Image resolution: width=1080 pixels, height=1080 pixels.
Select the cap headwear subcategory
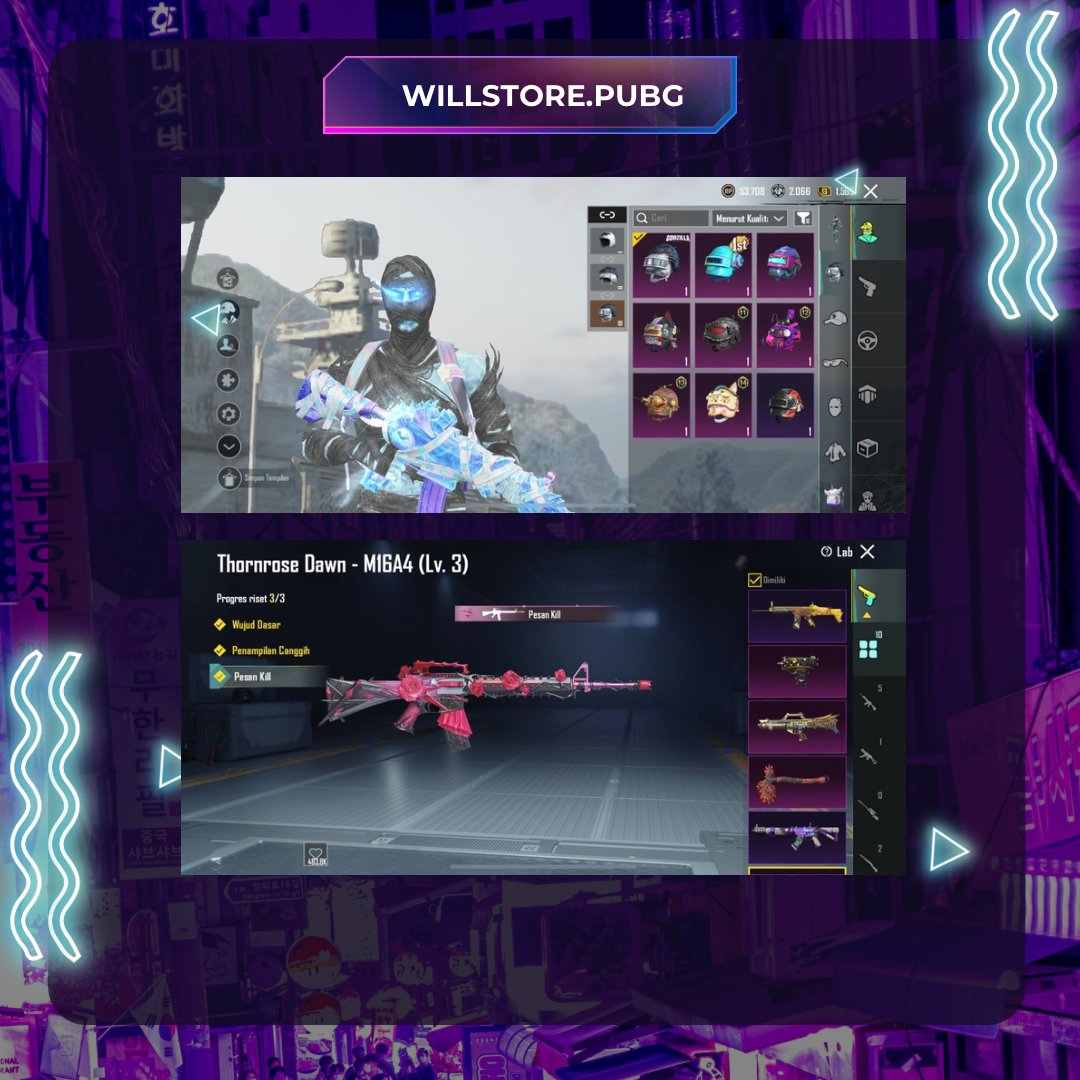click(835, 318)
